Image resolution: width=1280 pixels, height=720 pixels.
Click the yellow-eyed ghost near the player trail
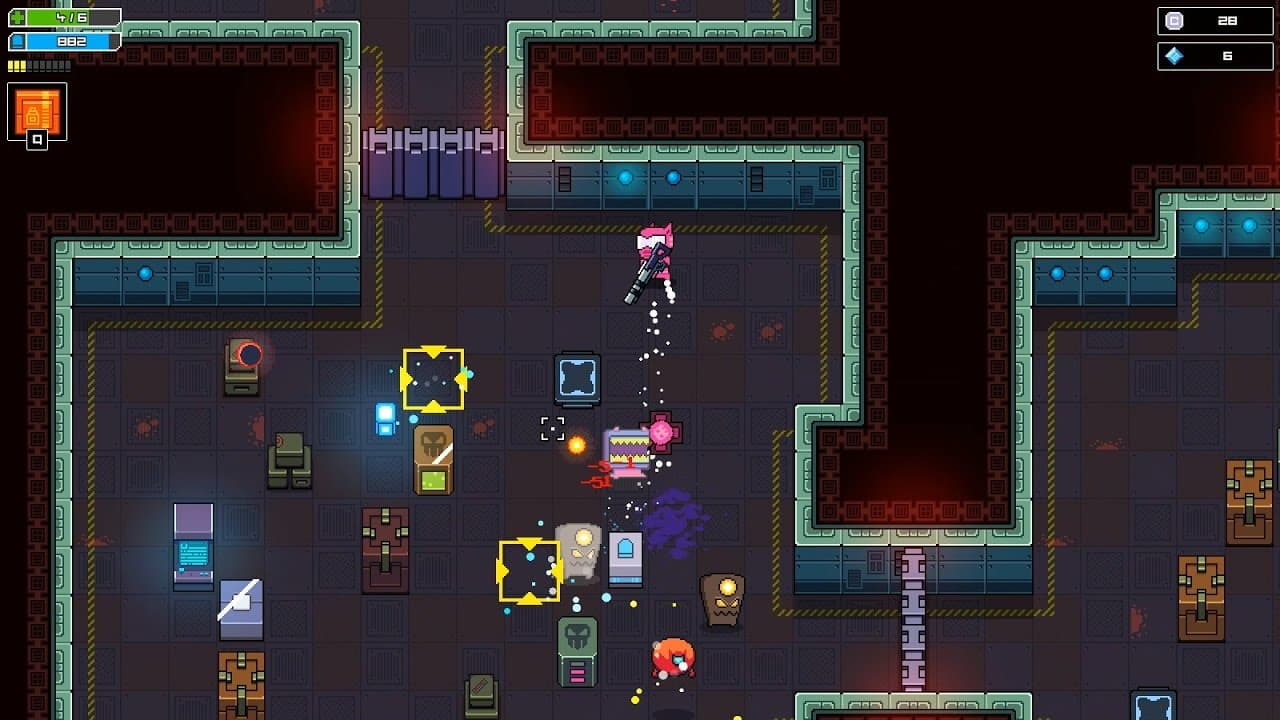(578, 548)
